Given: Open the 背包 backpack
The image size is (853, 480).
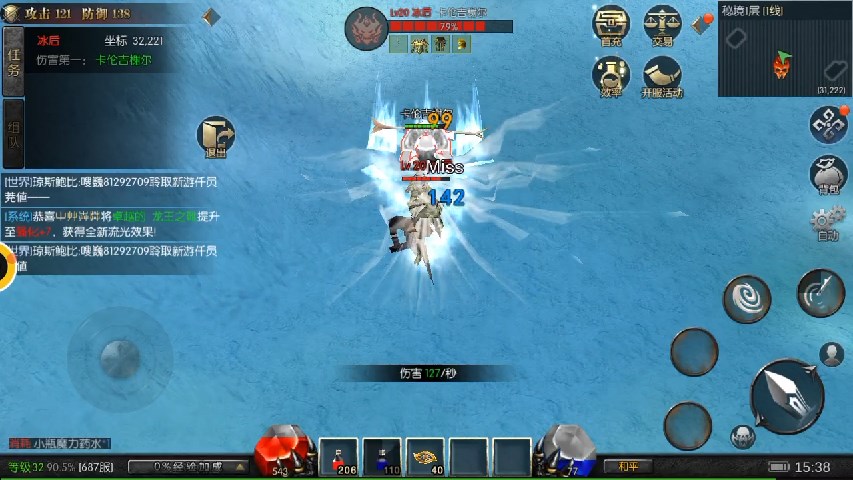Looking at the screenshot, I should (x=828, y=174).
